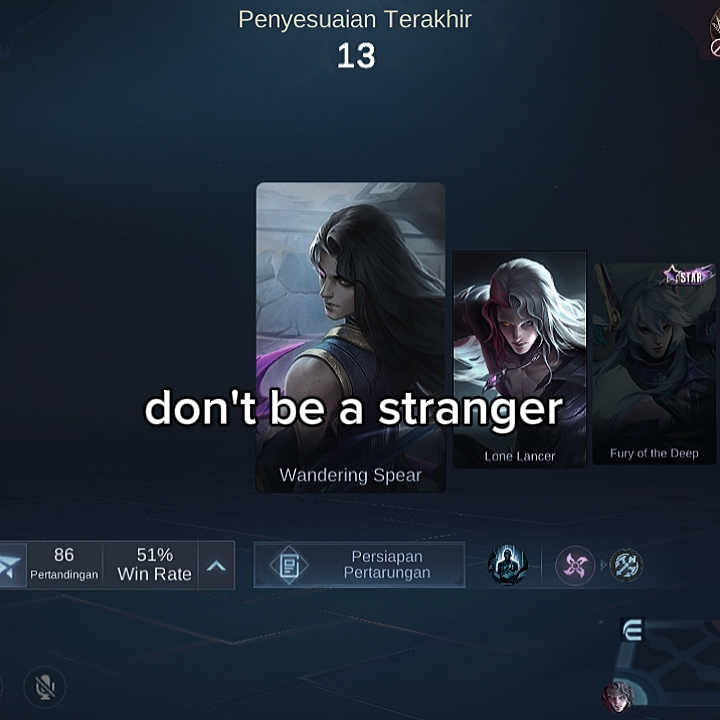The image size is (720, 720).
Task: Tap the paper plane send icon
Action: pyautogui.click(x=10, y=566)
